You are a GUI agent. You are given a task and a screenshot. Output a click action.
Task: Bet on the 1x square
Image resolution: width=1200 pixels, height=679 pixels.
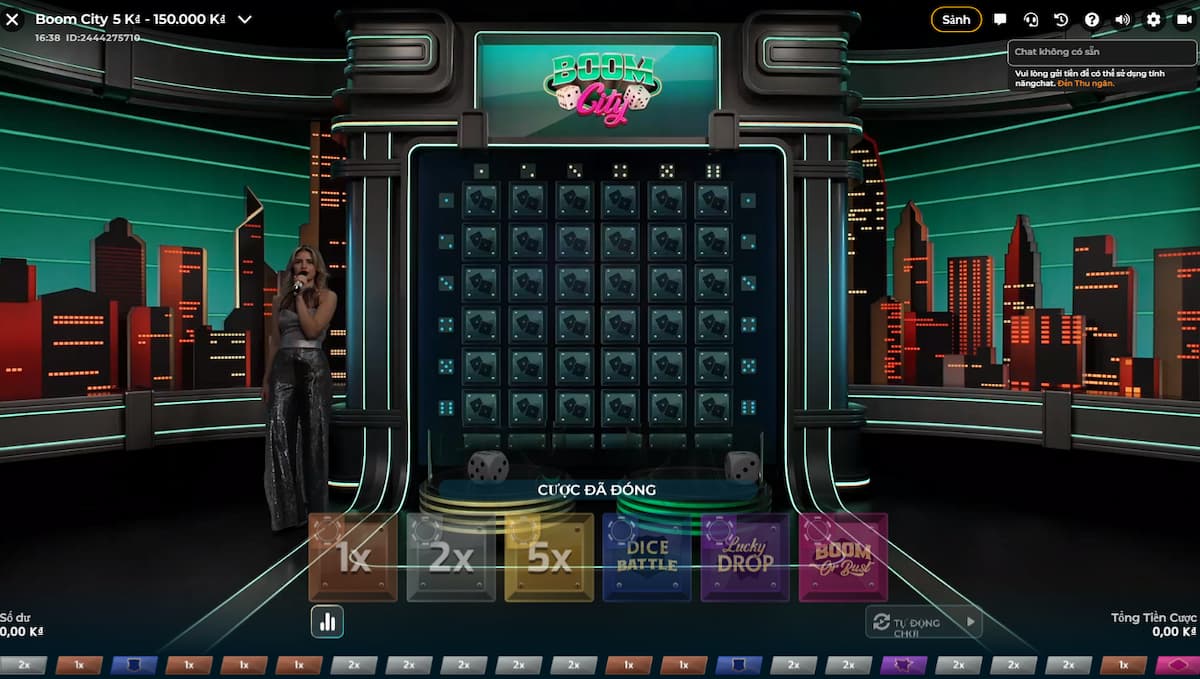click(353, 558)
